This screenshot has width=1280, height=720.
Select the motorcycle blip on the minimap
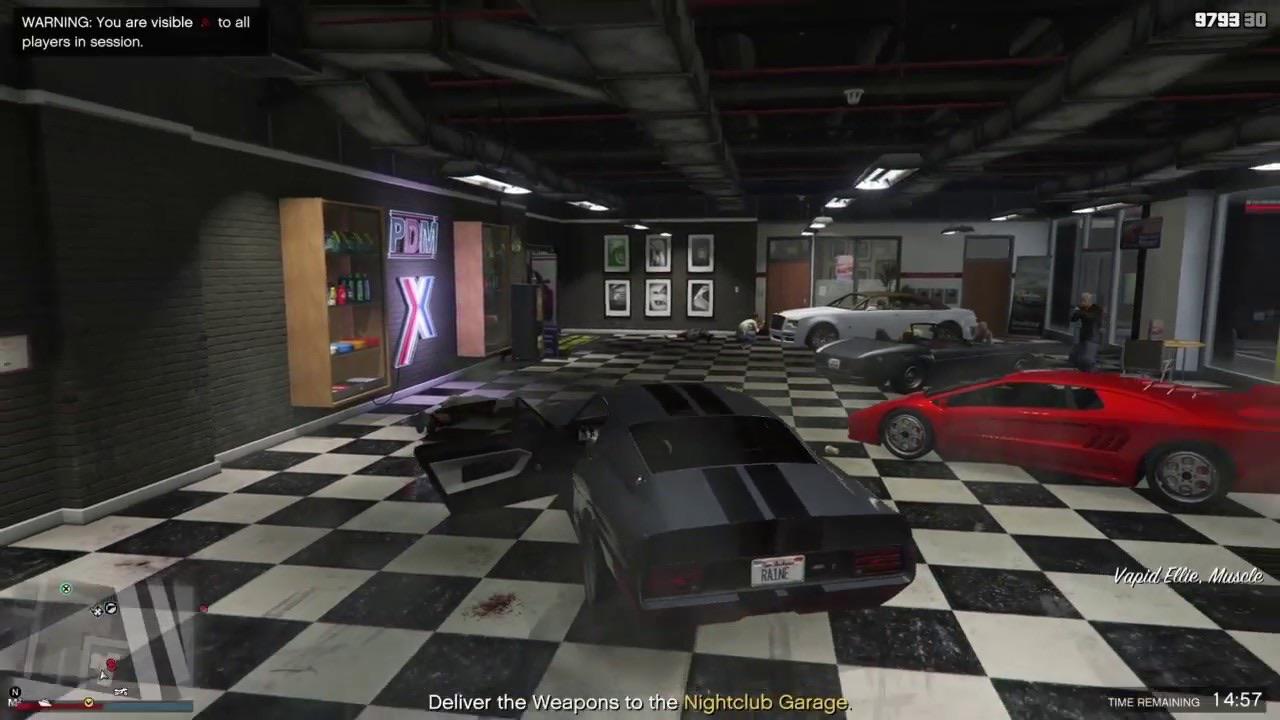[121, 692]
